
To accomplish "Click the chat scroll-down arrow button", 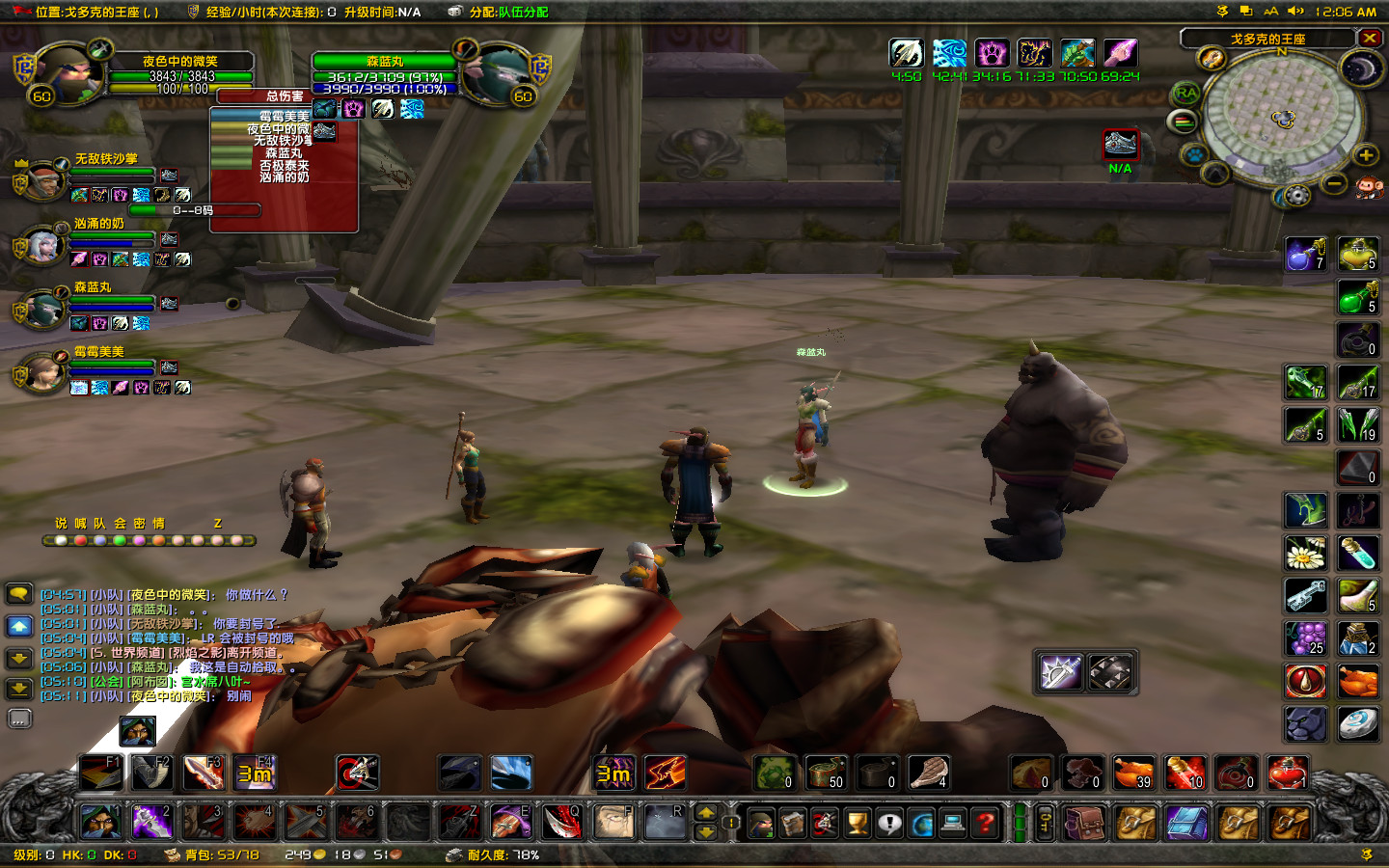I will 17,659.
